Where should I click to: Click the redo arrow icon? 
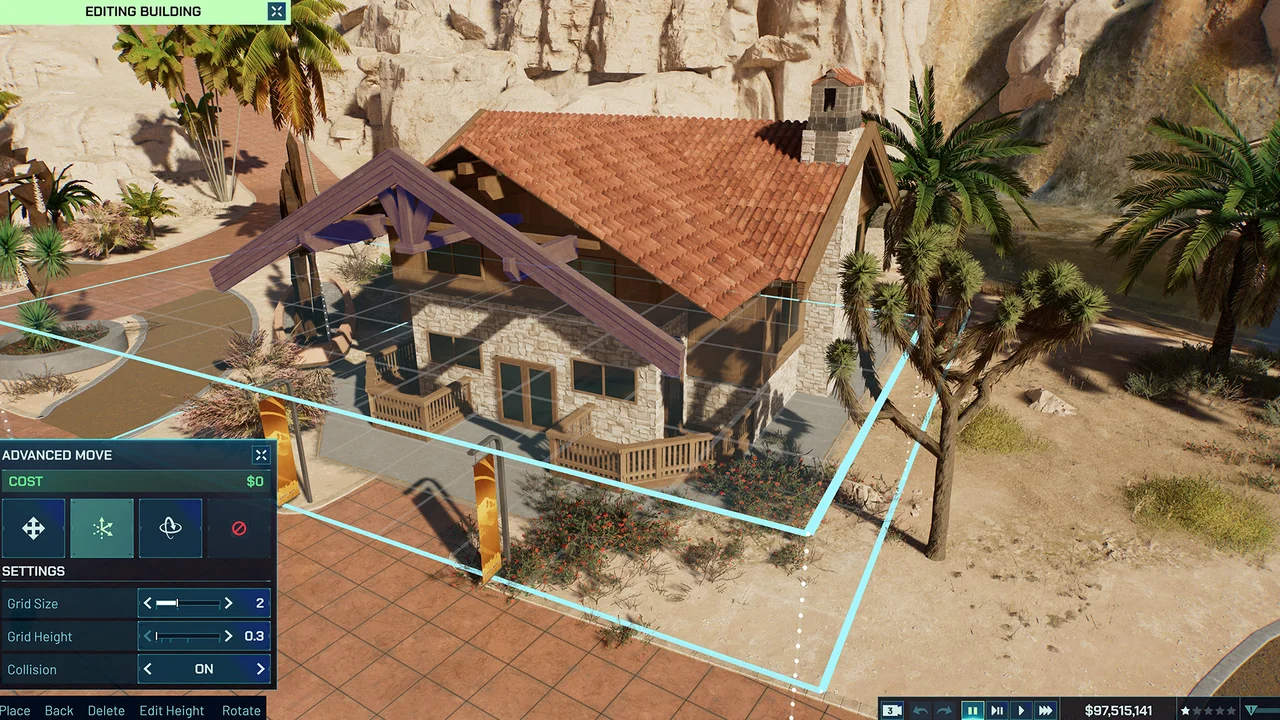tap(944, 709)
